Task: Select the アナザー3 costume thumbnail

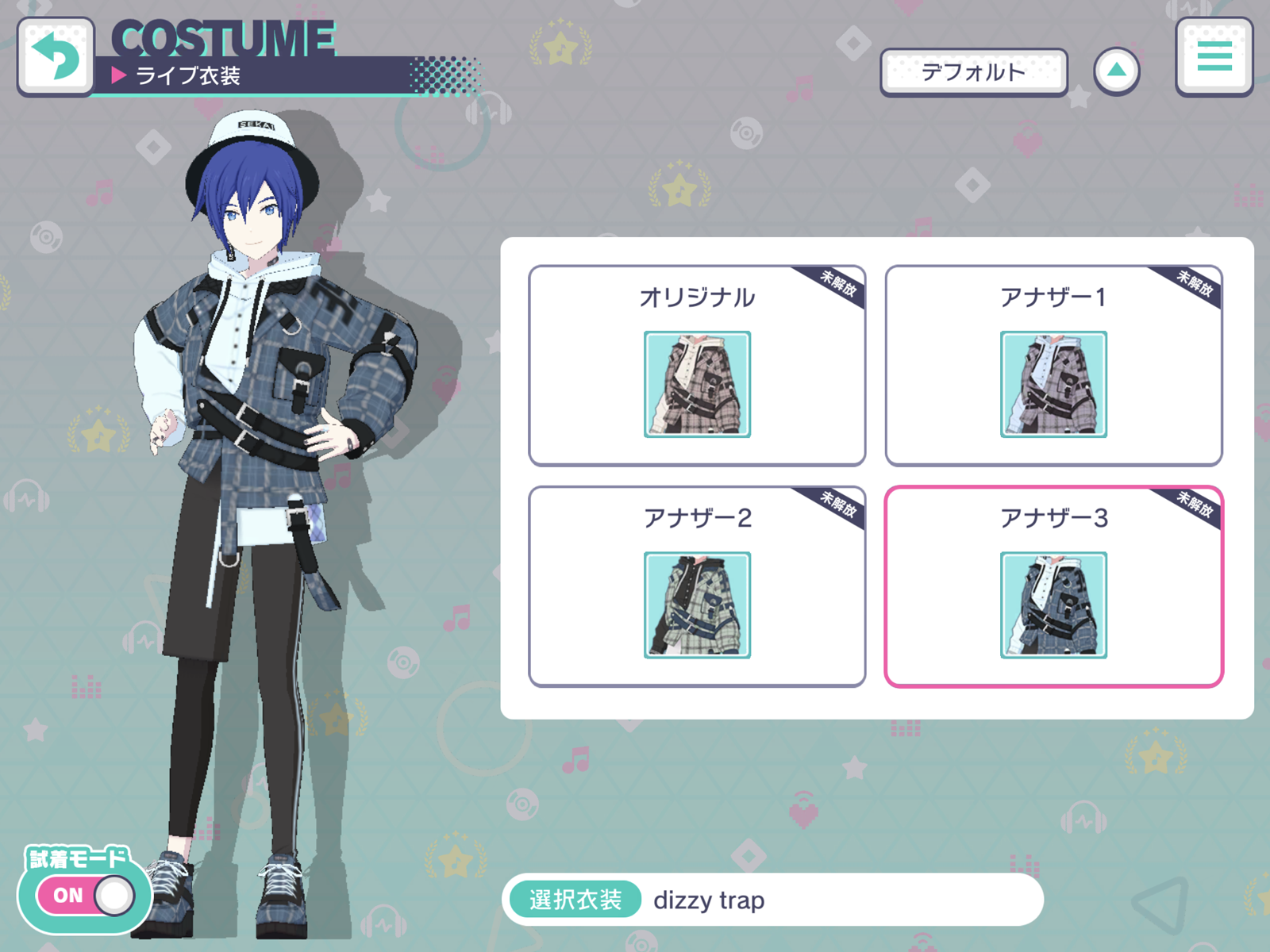Action: pos(1053,605)
